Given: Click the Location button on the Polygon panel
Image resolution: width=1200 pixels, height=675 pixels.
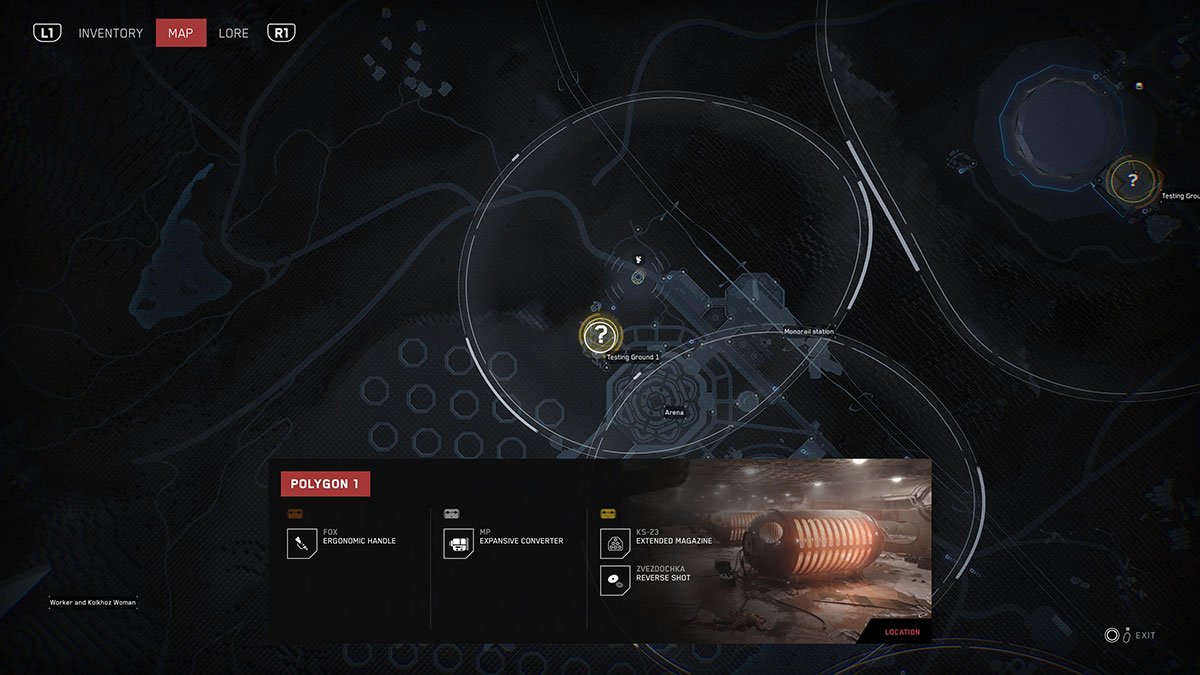Looking at the screenshot, I should [x=902, y=632].
